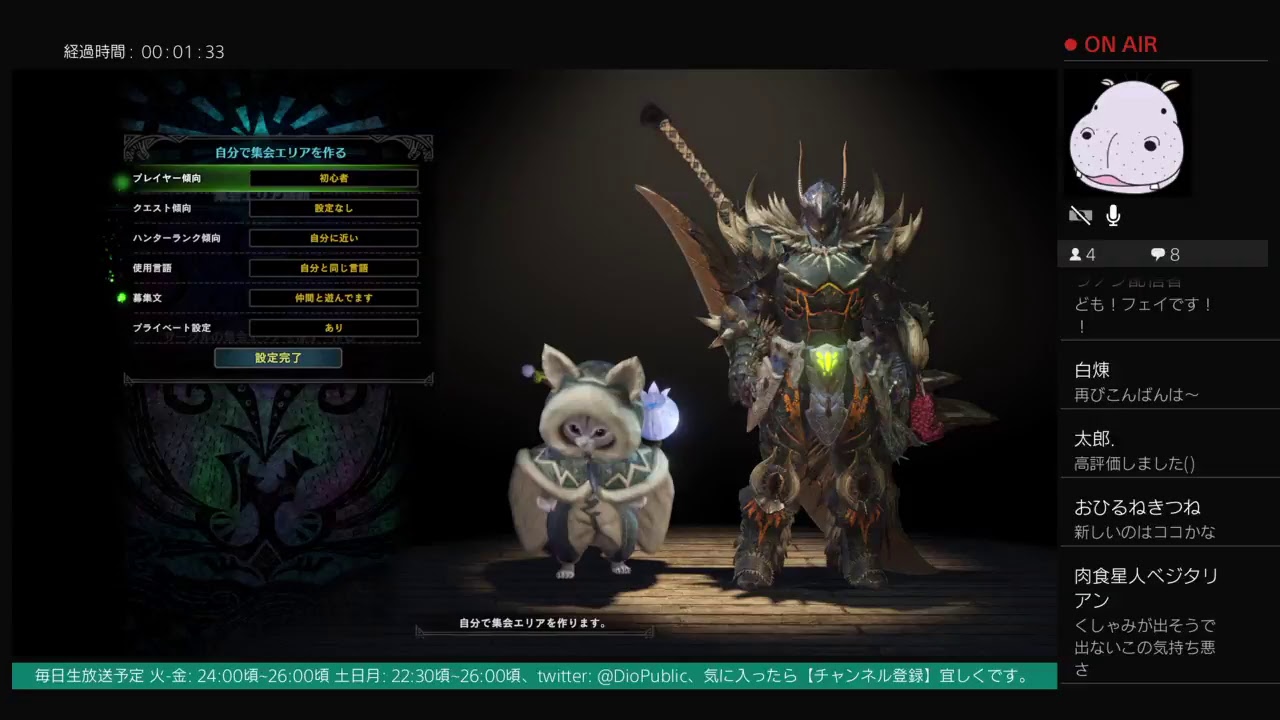Open the ハンターランク傾向 selector showing 自分に近い
Screen dimensions: 1280x720
(x=332, y=238)
